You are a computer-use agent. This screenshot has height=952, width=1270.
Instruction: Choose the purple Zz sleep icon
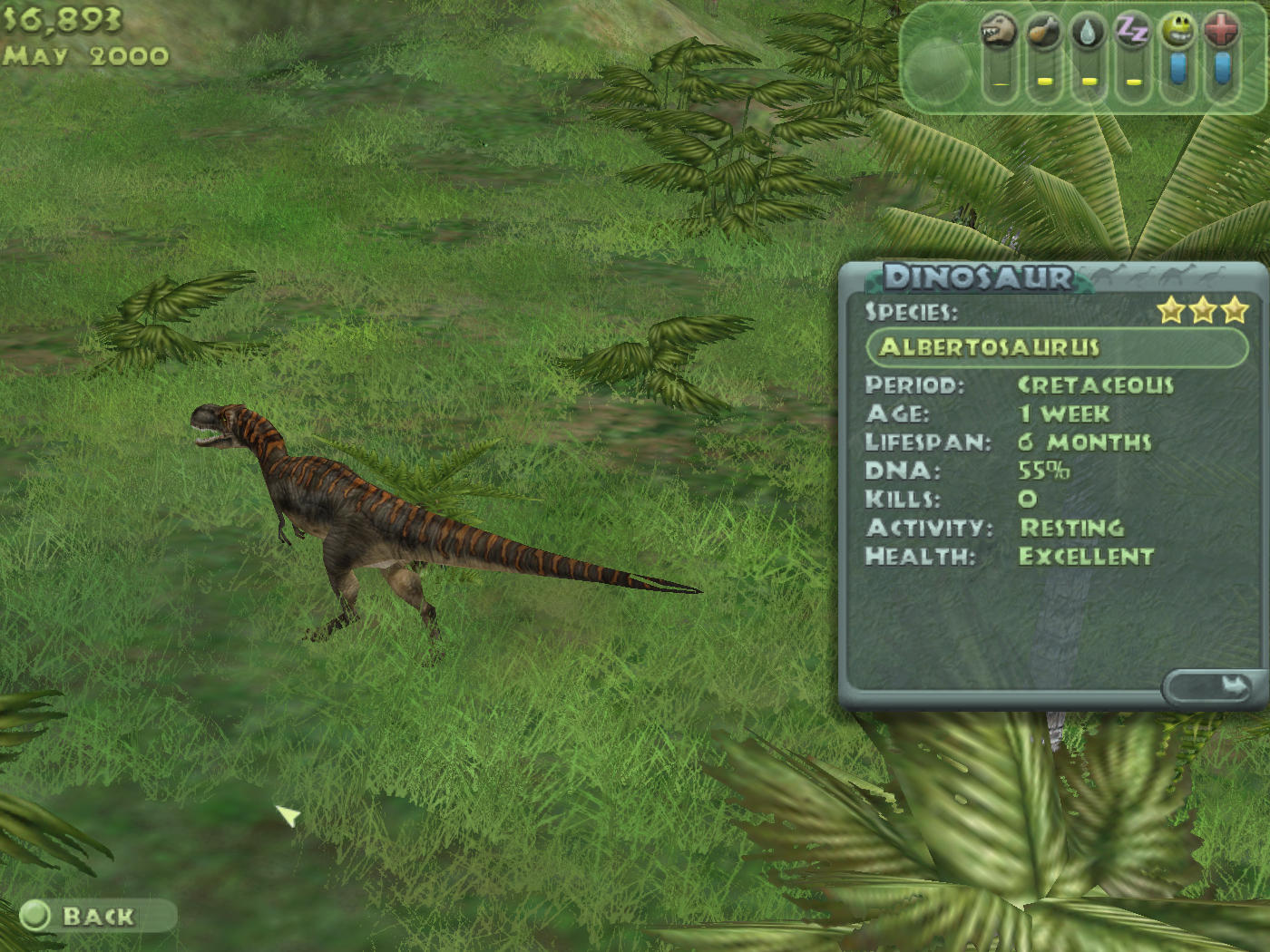coord(1132,32)
